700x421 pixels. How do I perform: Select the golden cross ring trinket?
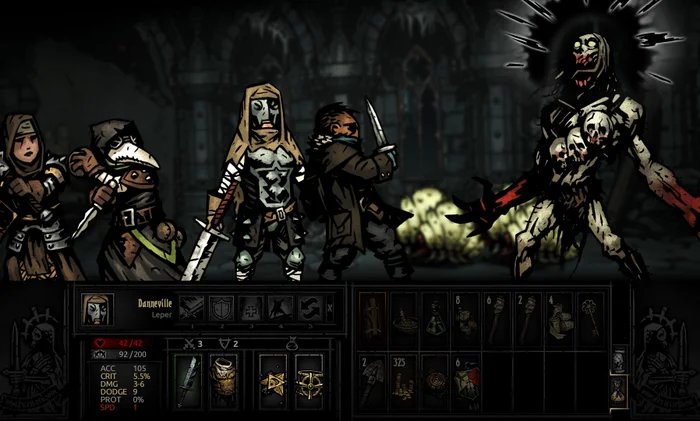coord(309,381)
